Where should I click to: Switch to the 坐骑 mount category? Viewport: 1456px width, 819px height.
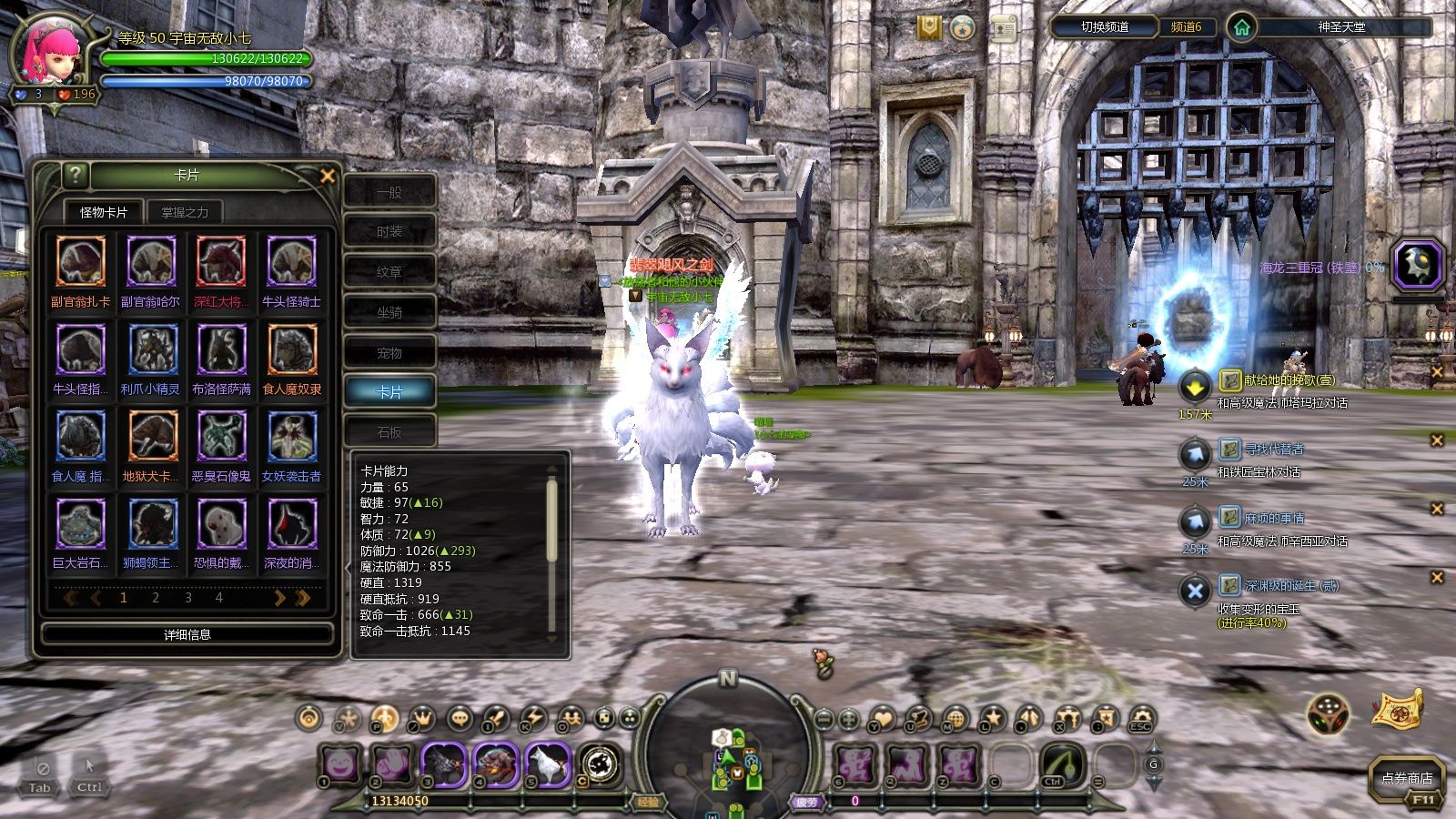coord(389,312)
